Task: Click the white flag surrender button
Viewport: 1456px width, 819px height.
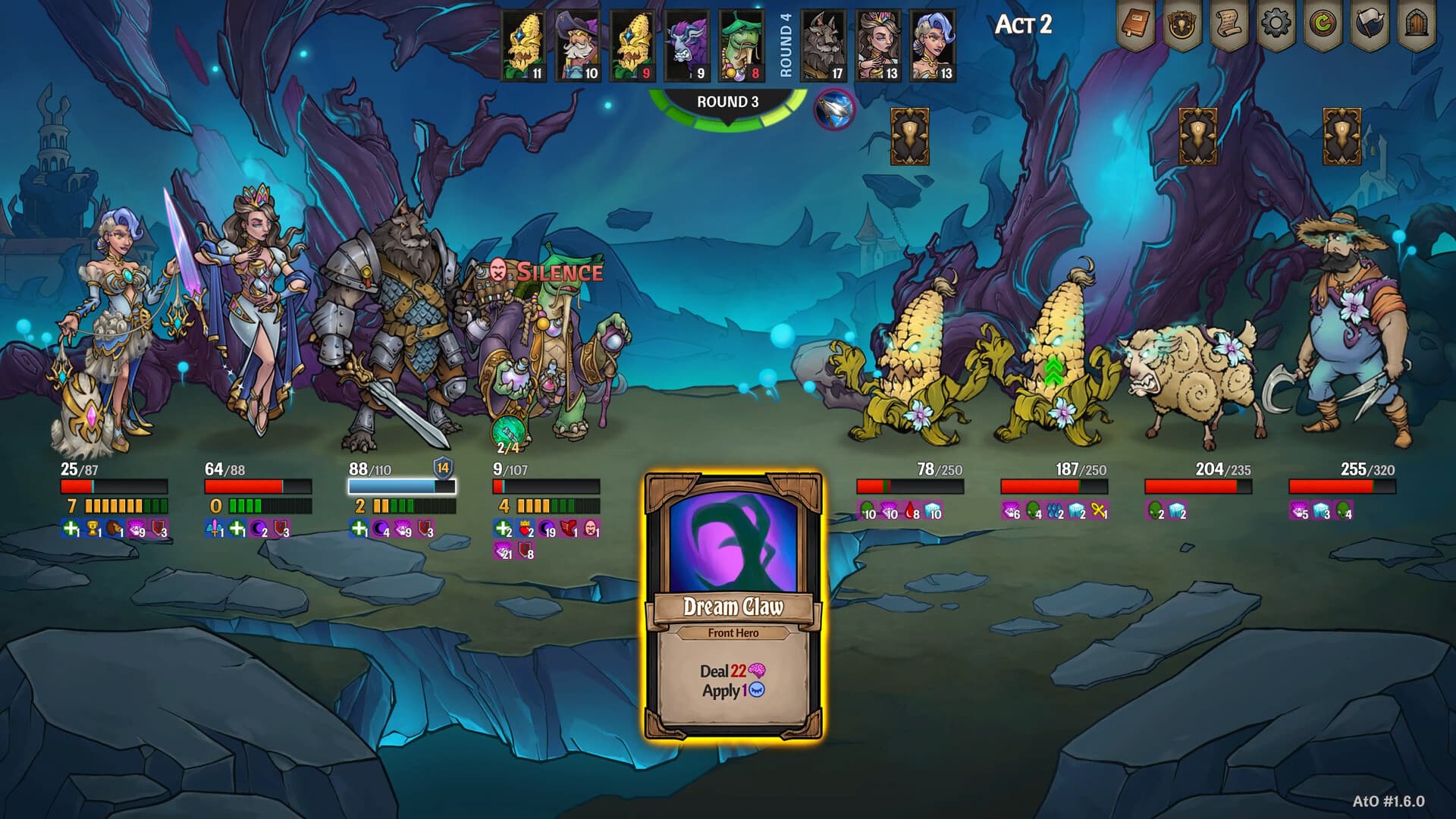Action: 1370,26
